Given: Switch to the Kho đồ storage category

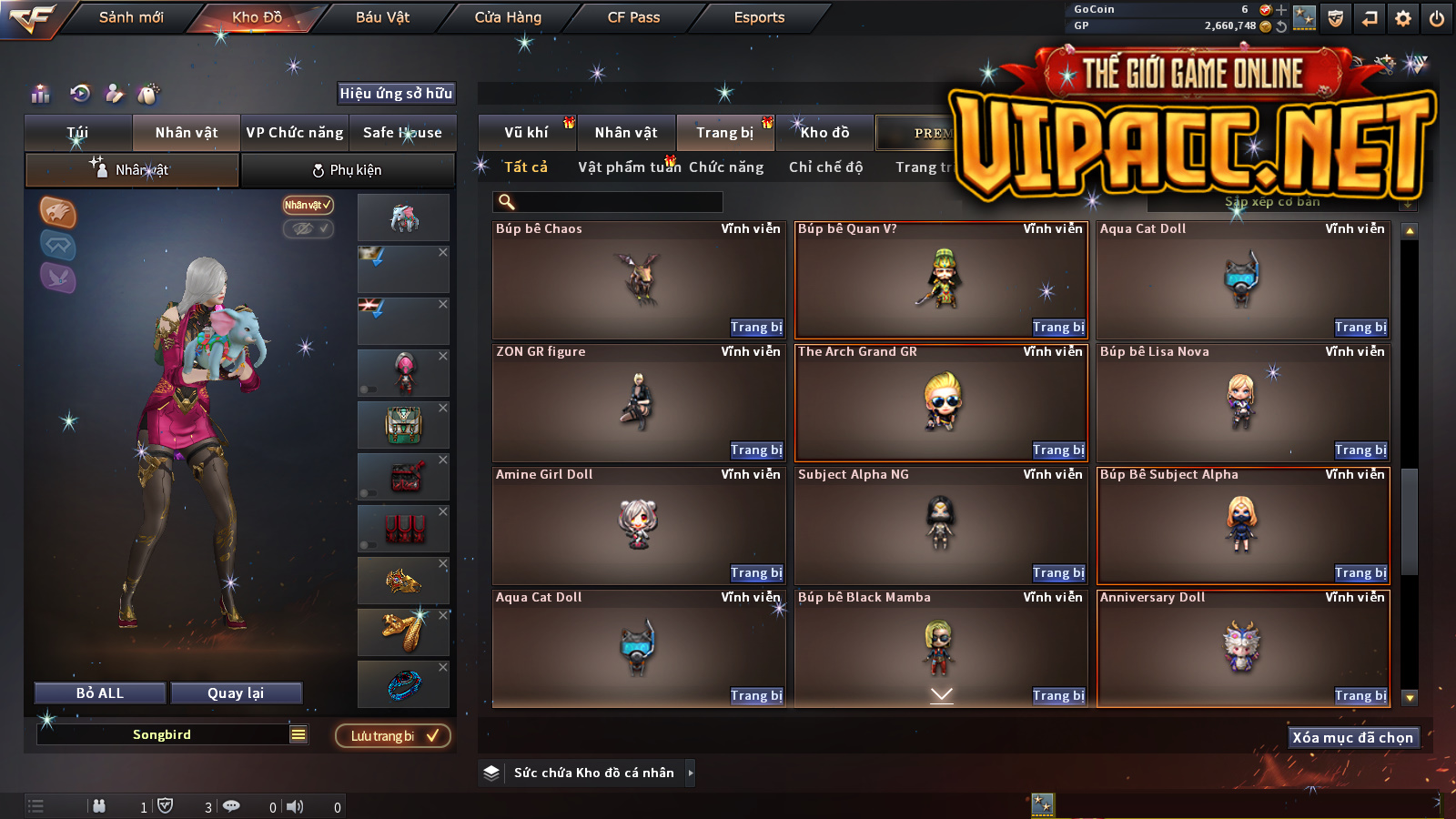Looking at the screenshot, I should pyautogui.click(x=824, y=133).
